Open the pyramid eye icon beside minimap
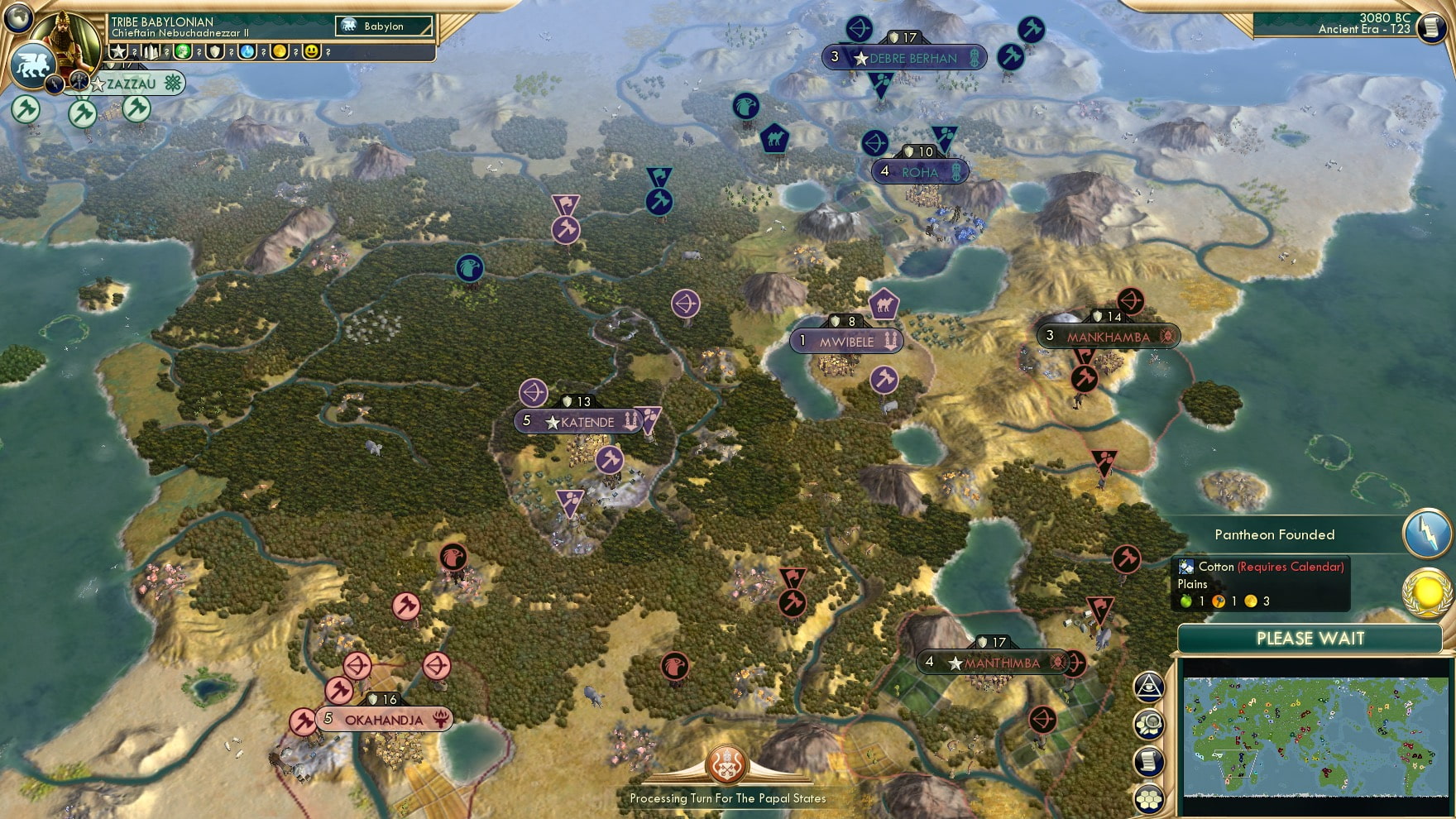 tap(1149, 687)
